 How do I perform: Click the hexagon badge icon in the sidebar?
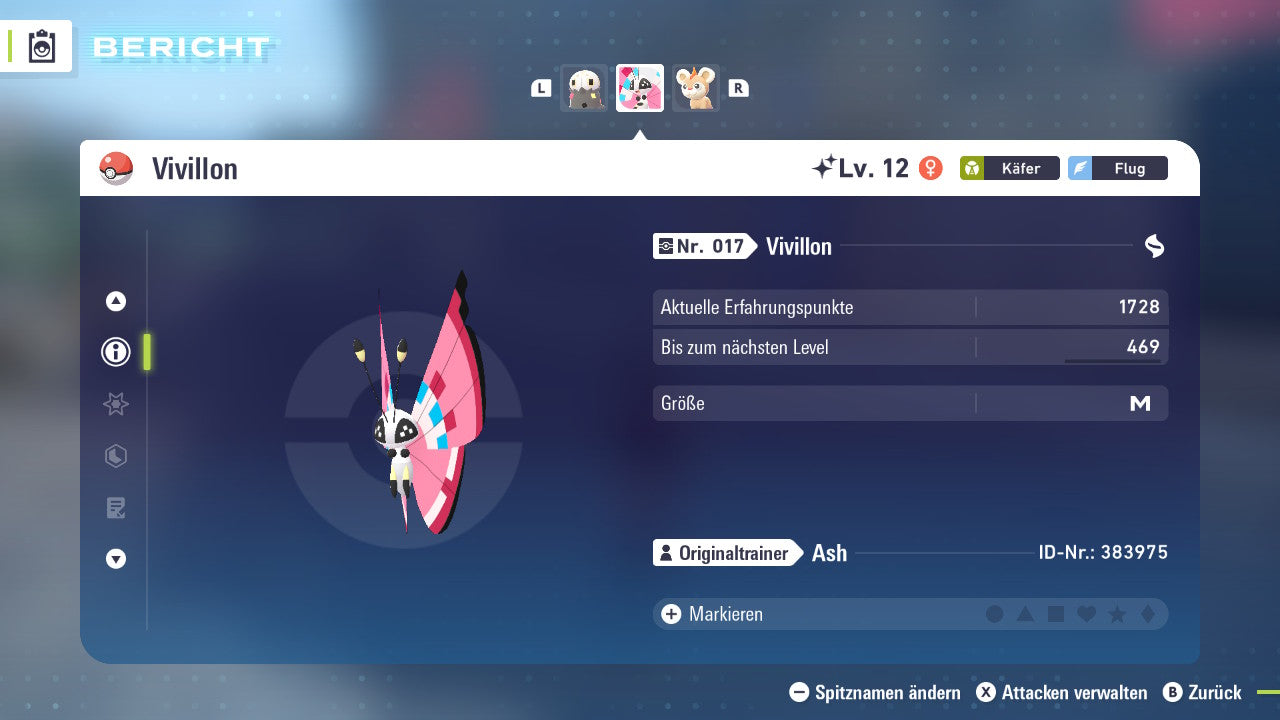pos(115,456)
